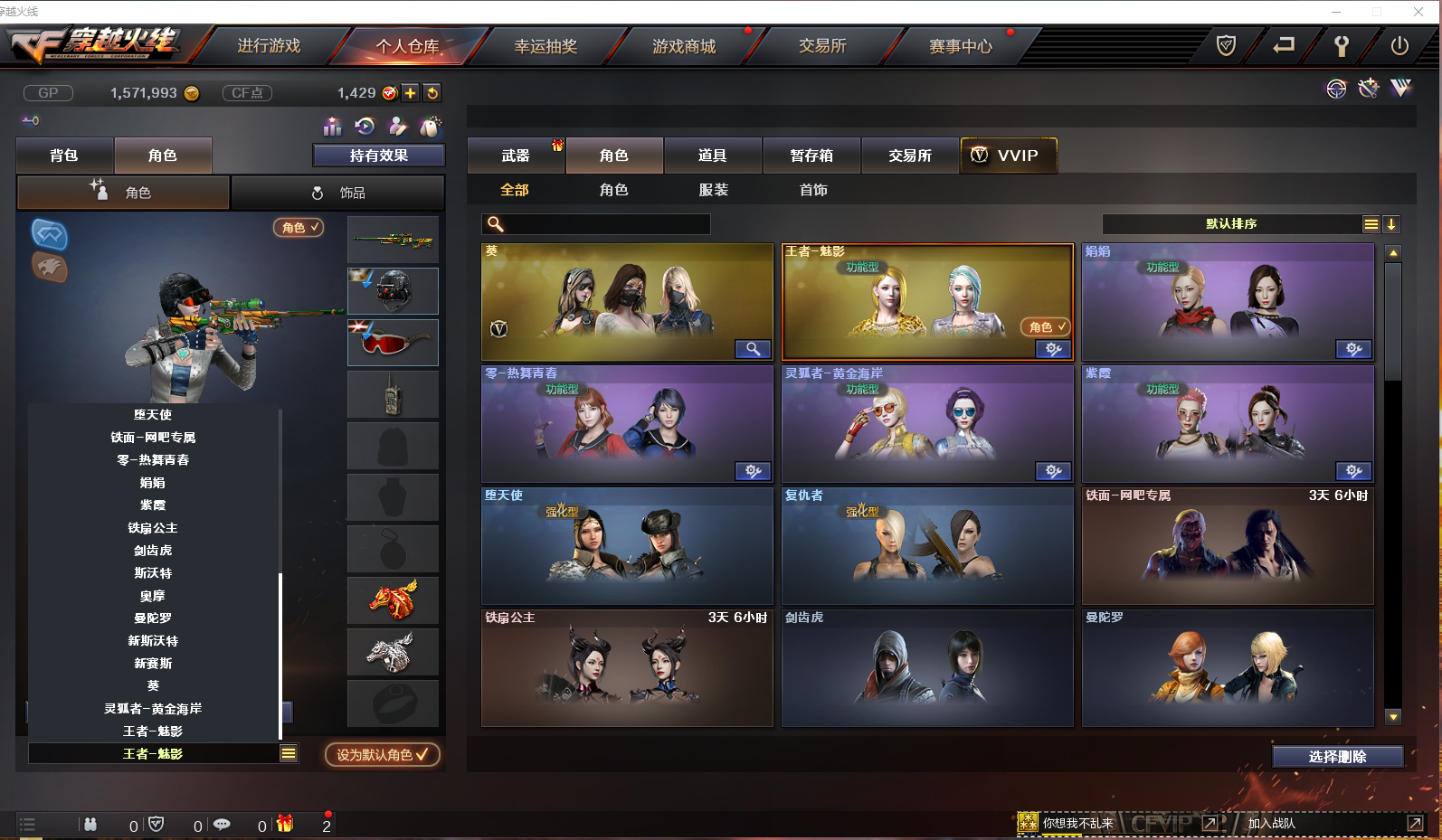Click the + icon to recharge CF点
The height and width of the screenshot is (840, 1442).
(x=410, y=92)
